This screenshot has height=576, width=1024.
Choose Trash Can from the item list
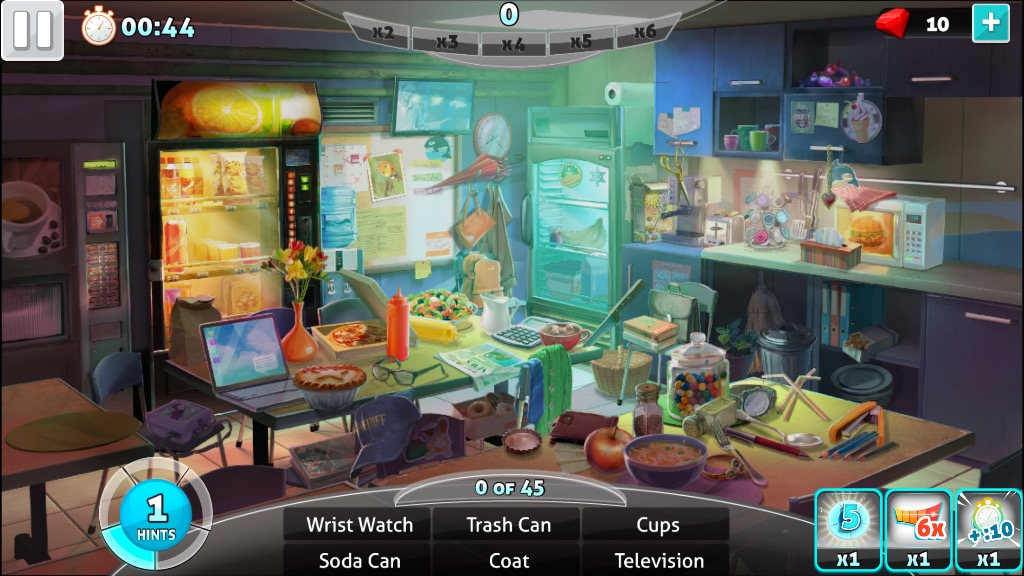click(x=509, y=525)
